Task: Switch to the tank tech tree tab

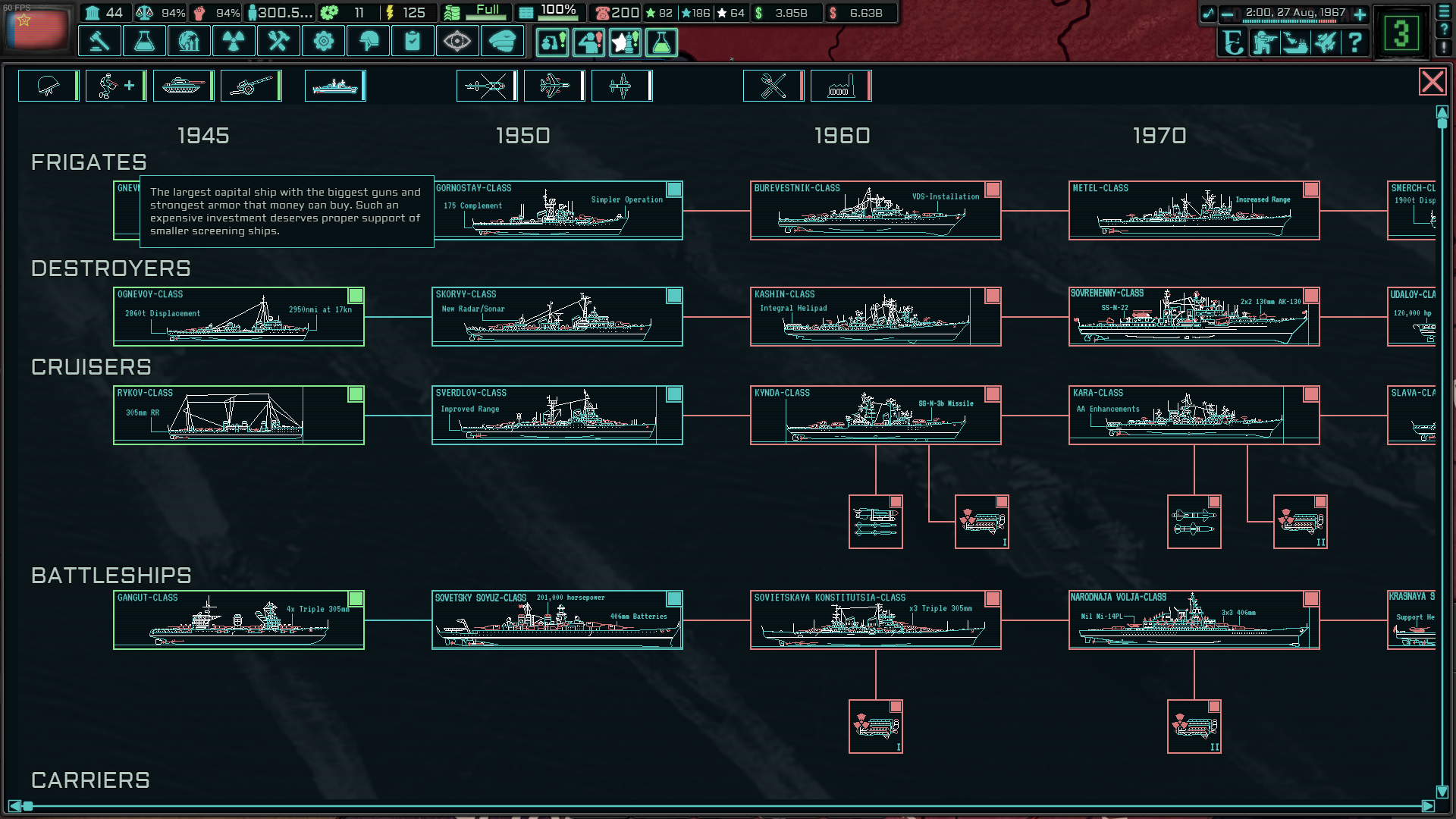Action: 183,85
